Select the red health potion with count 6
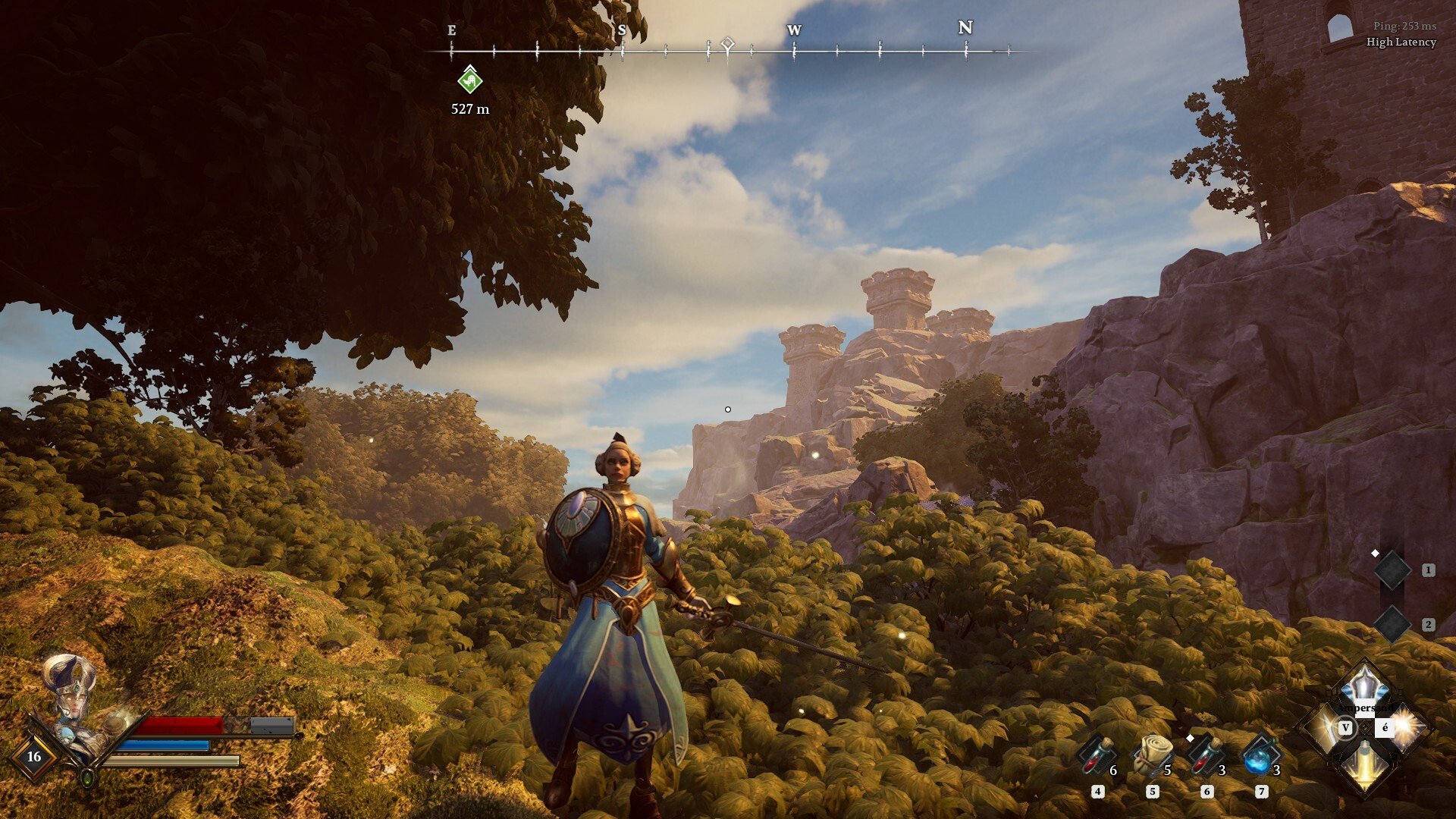This screenshot has height=819, width=1456. point(1096,756)
